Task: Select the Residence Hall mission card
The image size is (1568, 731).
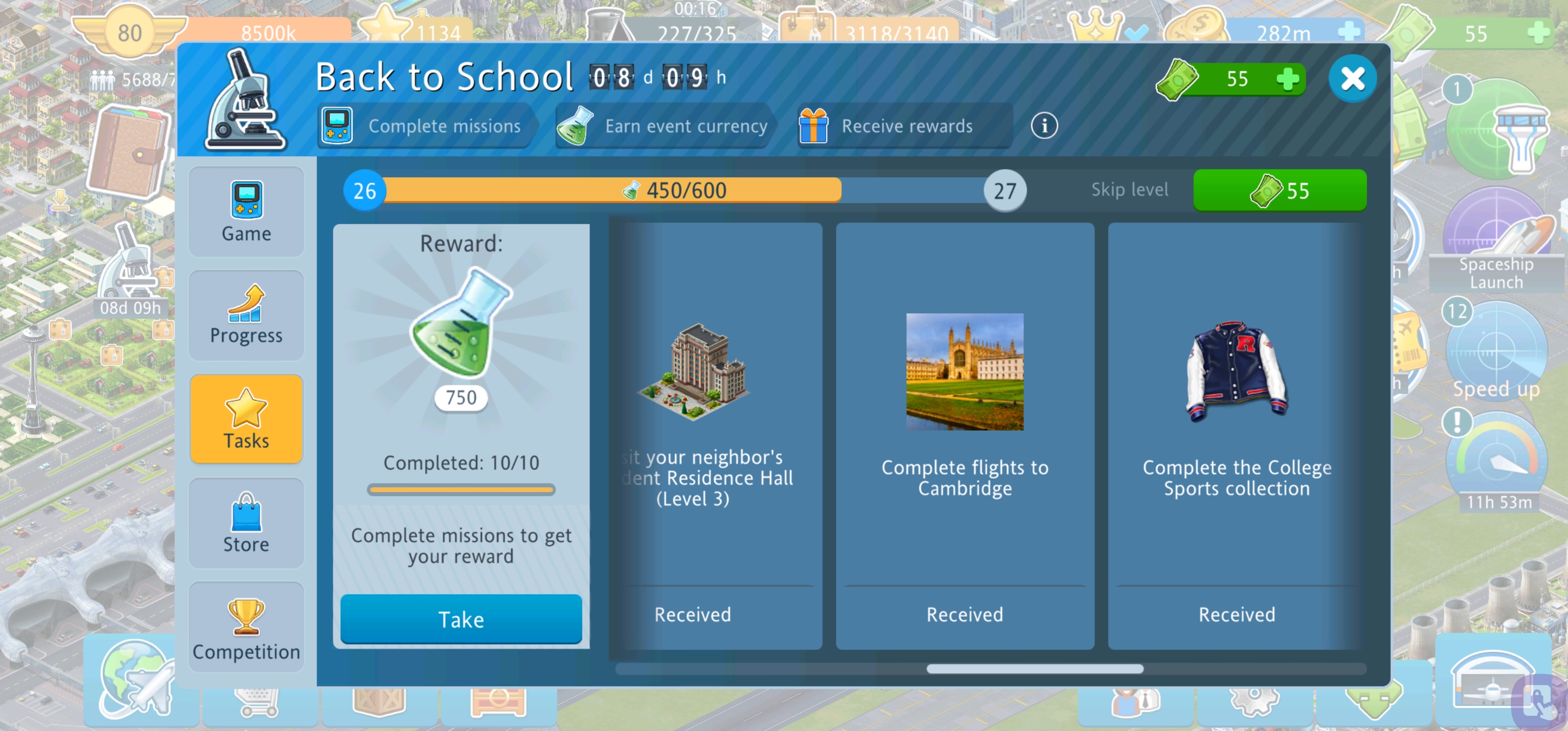Action: (x=716, y=435)
